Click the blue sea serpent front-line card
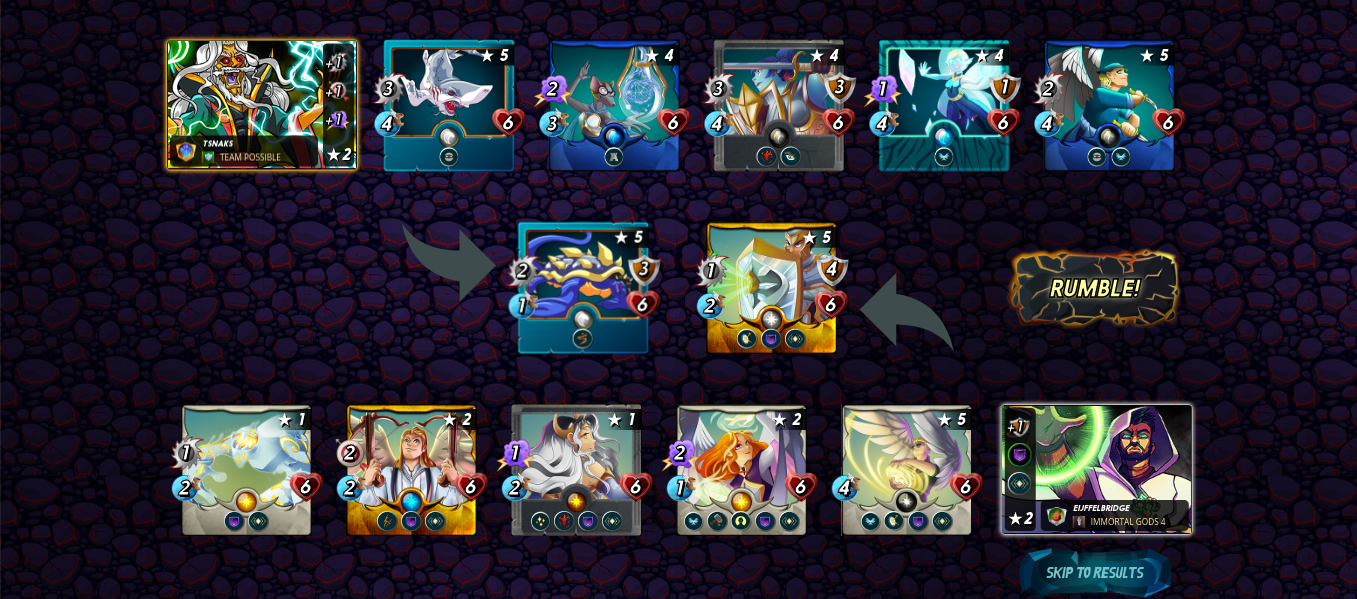The image size is (1357, 599). (x=583, y=288)
